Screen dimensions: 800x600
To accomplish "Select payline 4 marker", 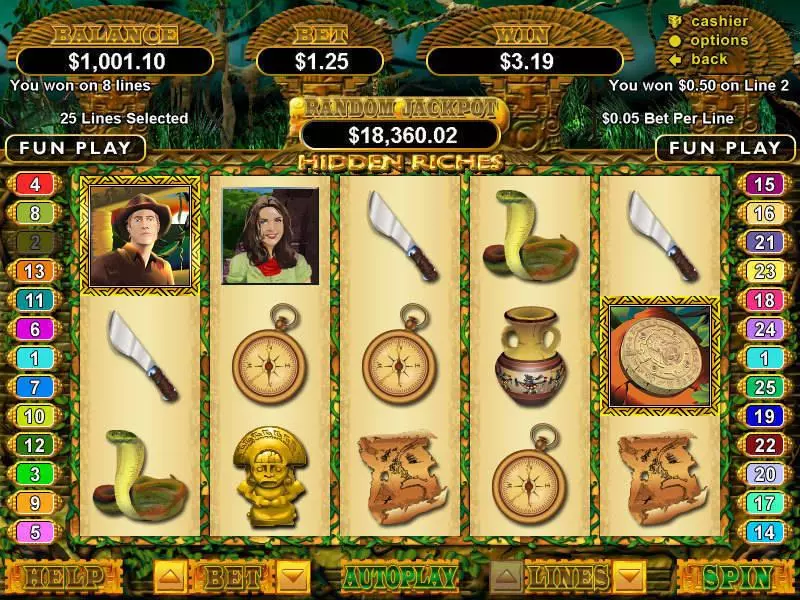I will click(x=35, y=184).
